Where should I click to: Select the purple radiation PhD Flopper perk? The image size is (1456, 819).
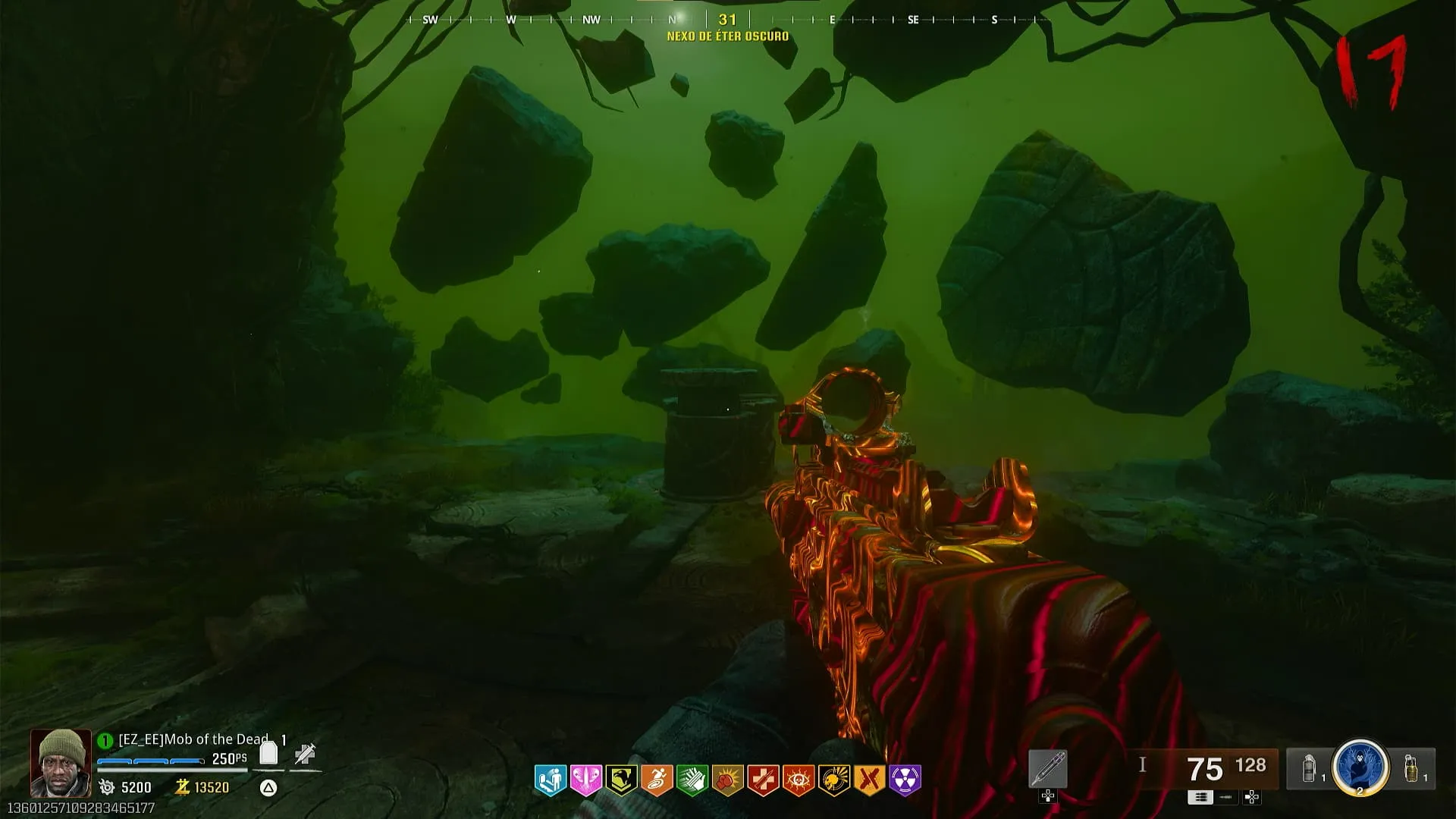[x=905, y=780]
